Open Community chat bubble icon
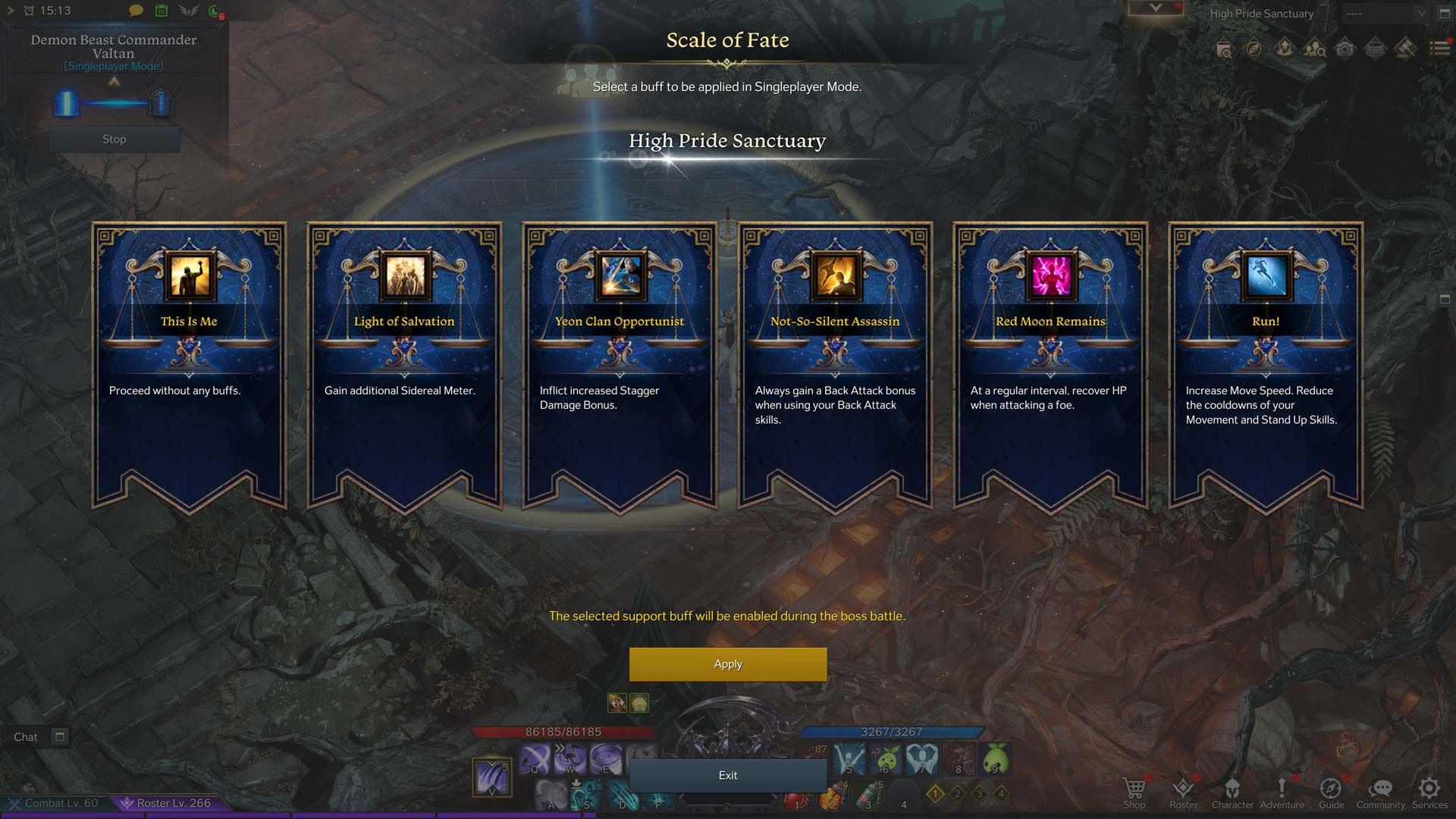 click(1380, 790)
